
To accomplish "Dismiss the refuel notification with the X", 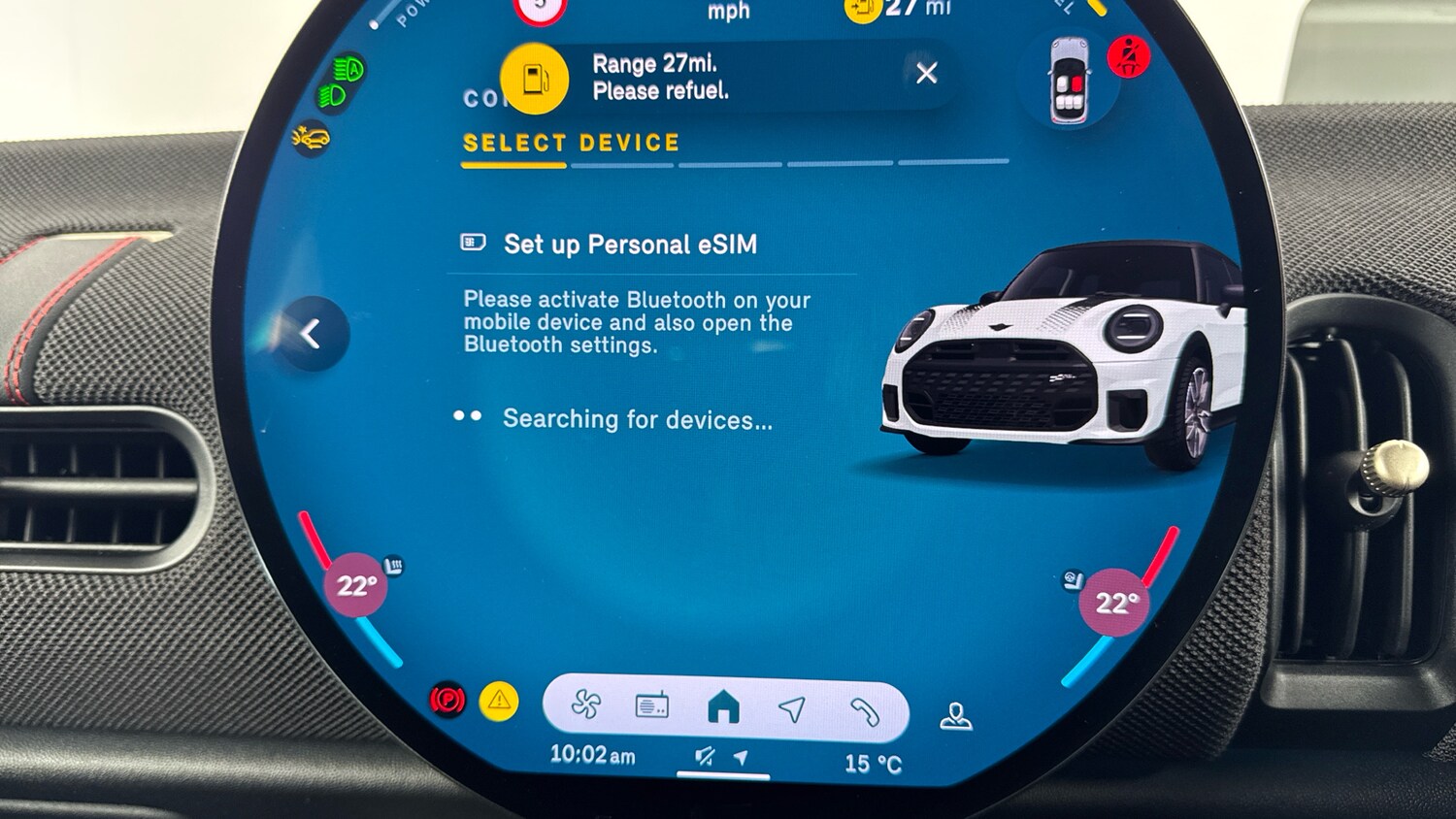I will [x=926, y=74].
